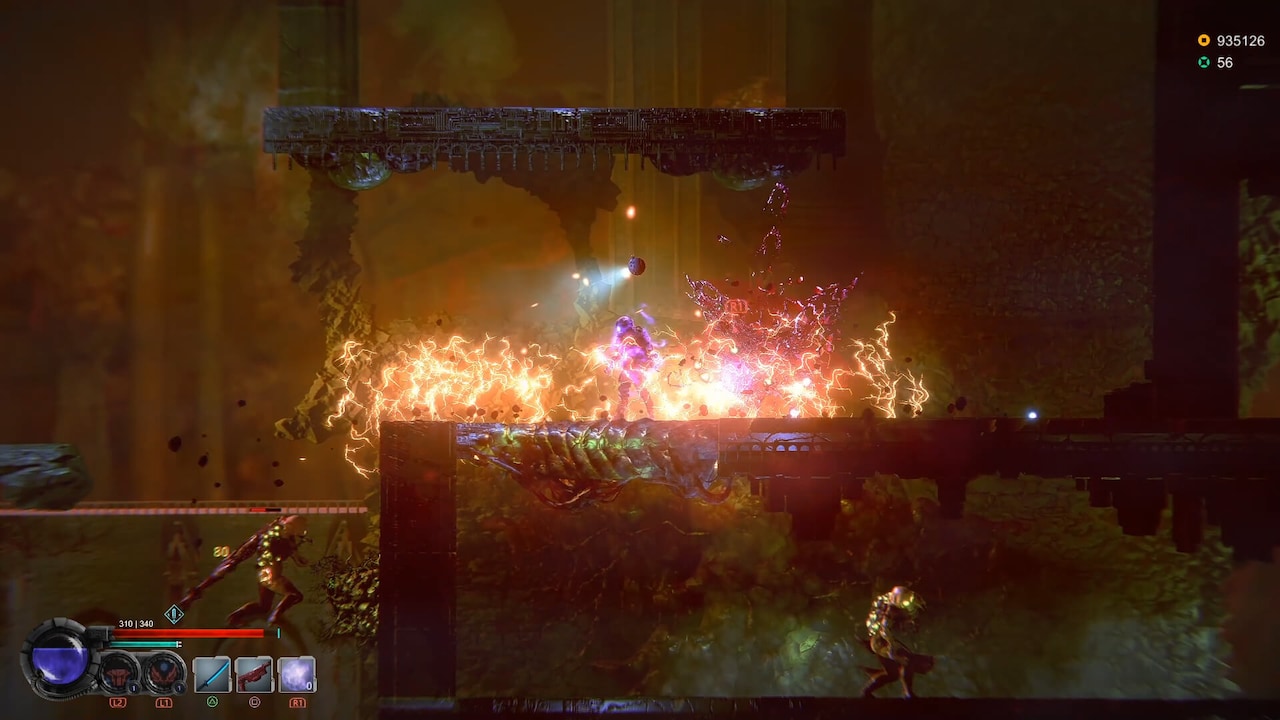
Task: Select the energy sword weapon icon
Action: click(x=211, y=675)
